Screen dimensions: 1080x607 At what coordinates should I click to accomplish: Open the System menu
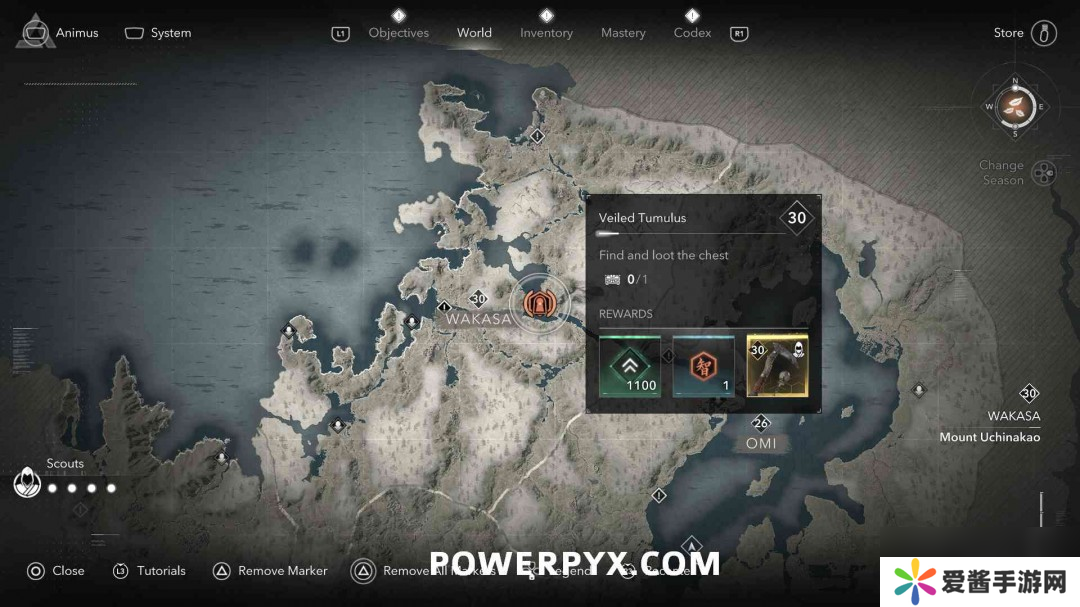click(158, 33)
